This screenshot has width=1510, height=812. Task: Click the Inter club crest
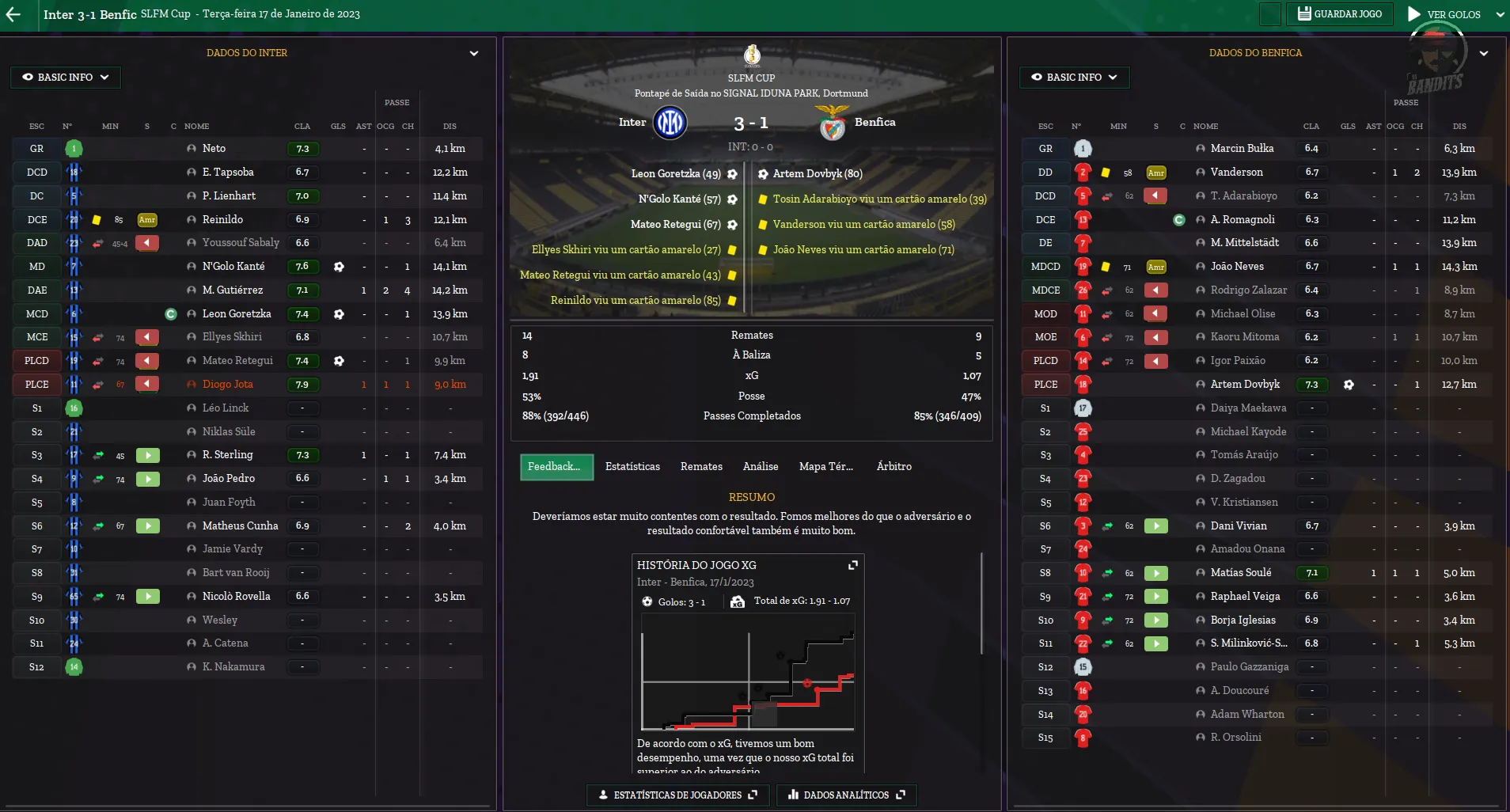click(x=670, y=123)
